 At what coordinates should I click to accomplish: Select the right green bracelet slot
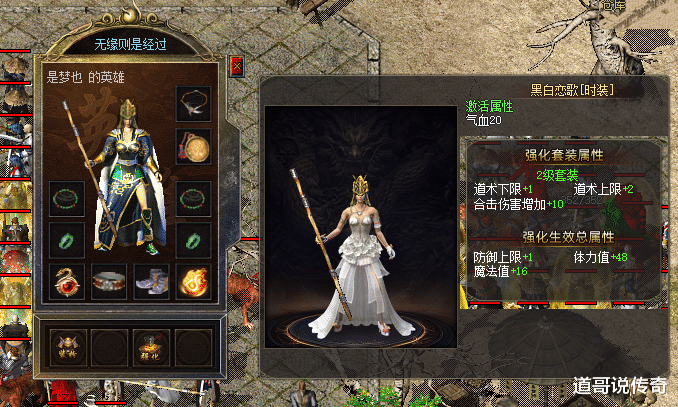click(x=192, y=196)
